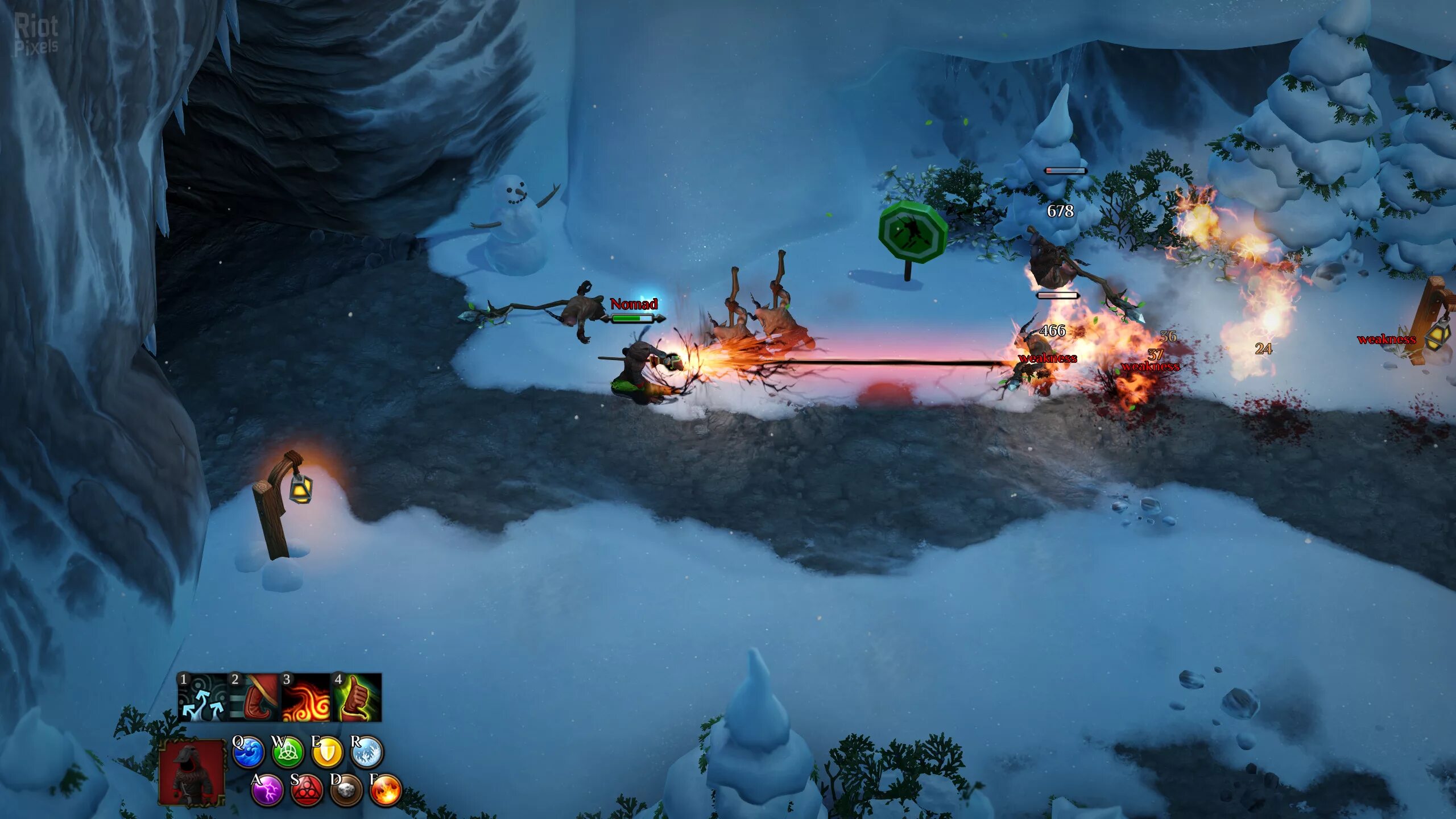Use the green thumbs-up magick
The width and height of the screenshot is (1456, 819).
coord(357,698)
